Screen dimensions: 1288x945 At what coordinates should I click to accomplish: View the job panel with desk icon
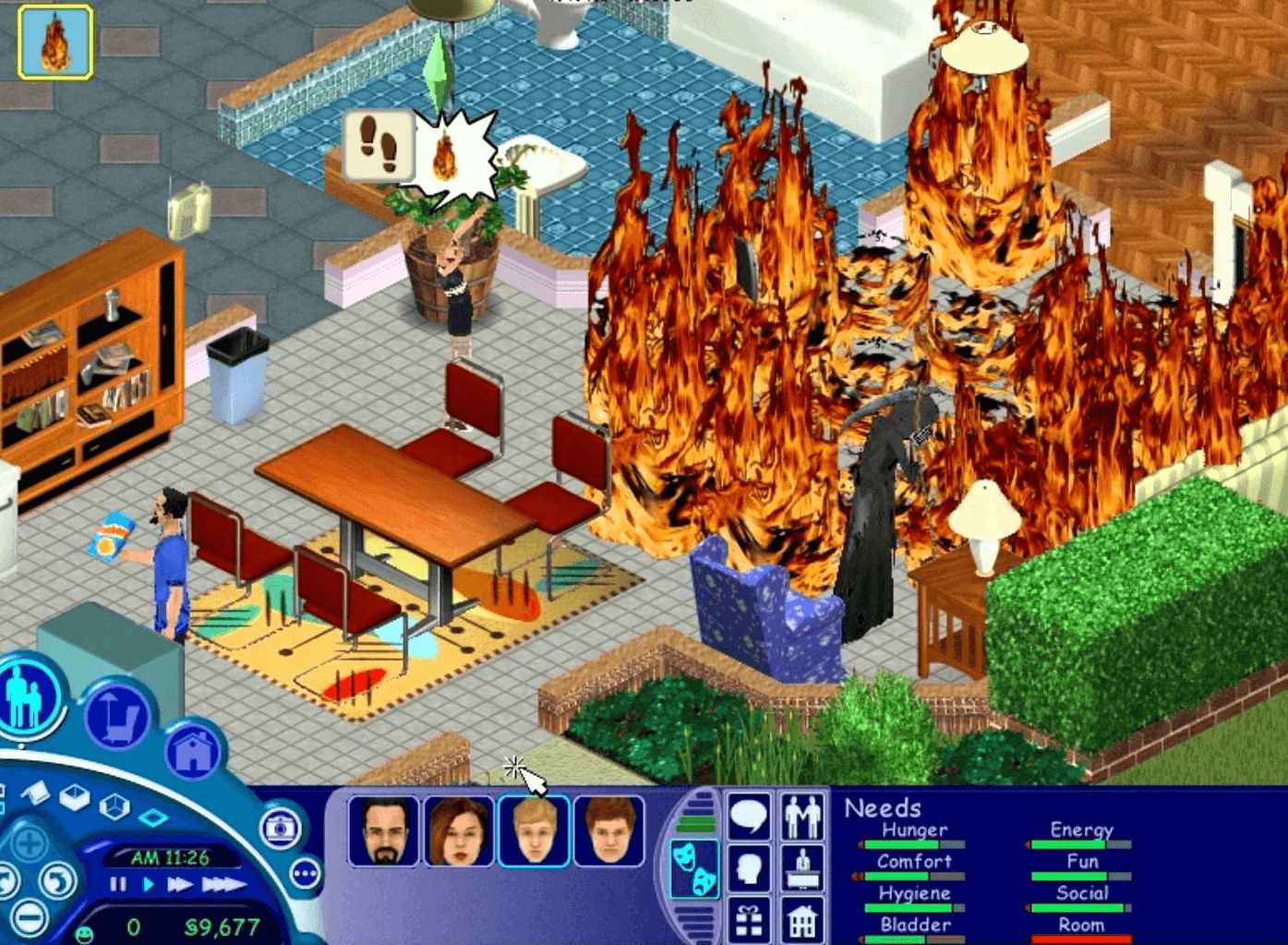pyautogui.click(x=802, y=868)
